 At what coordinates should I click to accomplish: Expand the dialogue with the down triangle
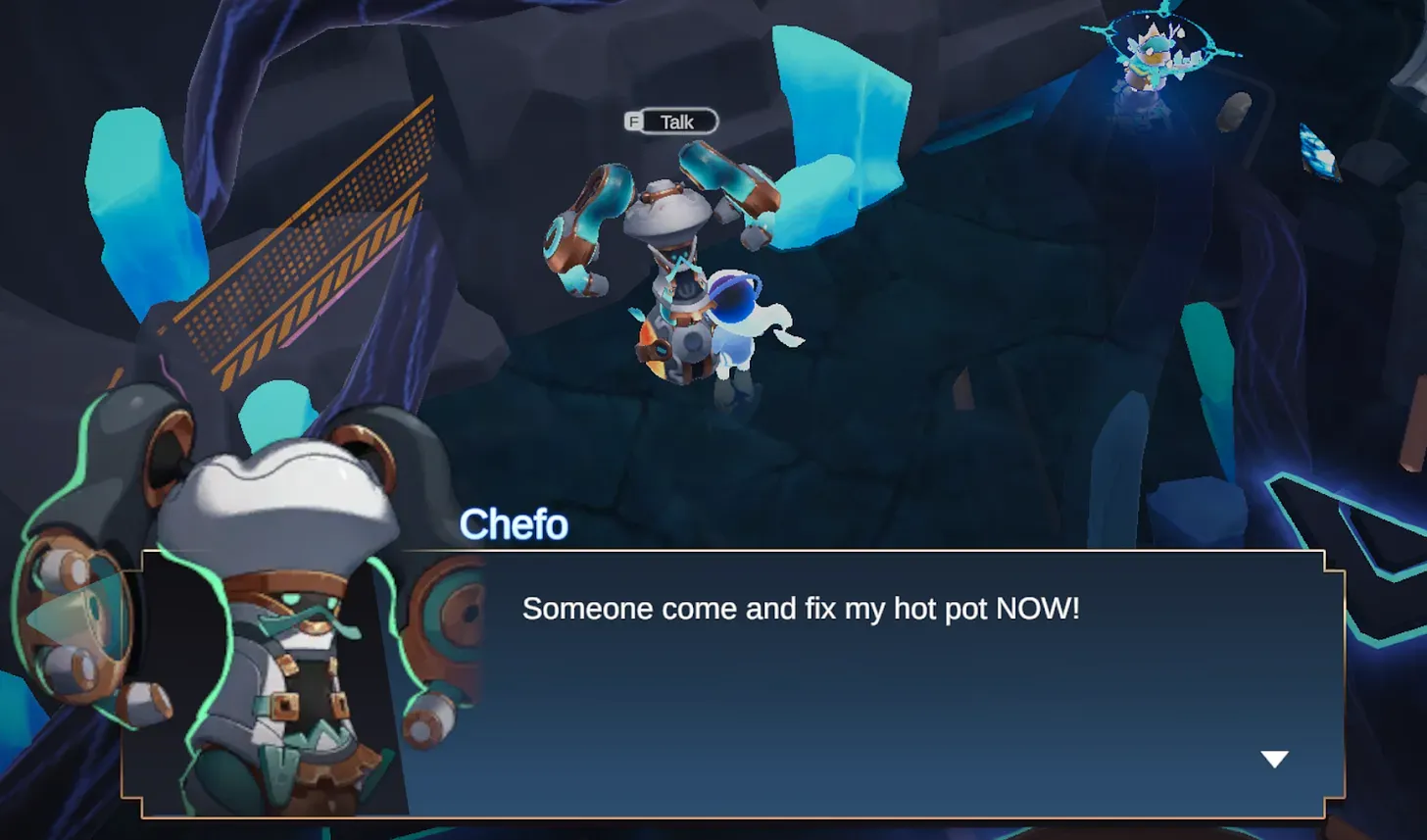click(x=1273, y=757)
